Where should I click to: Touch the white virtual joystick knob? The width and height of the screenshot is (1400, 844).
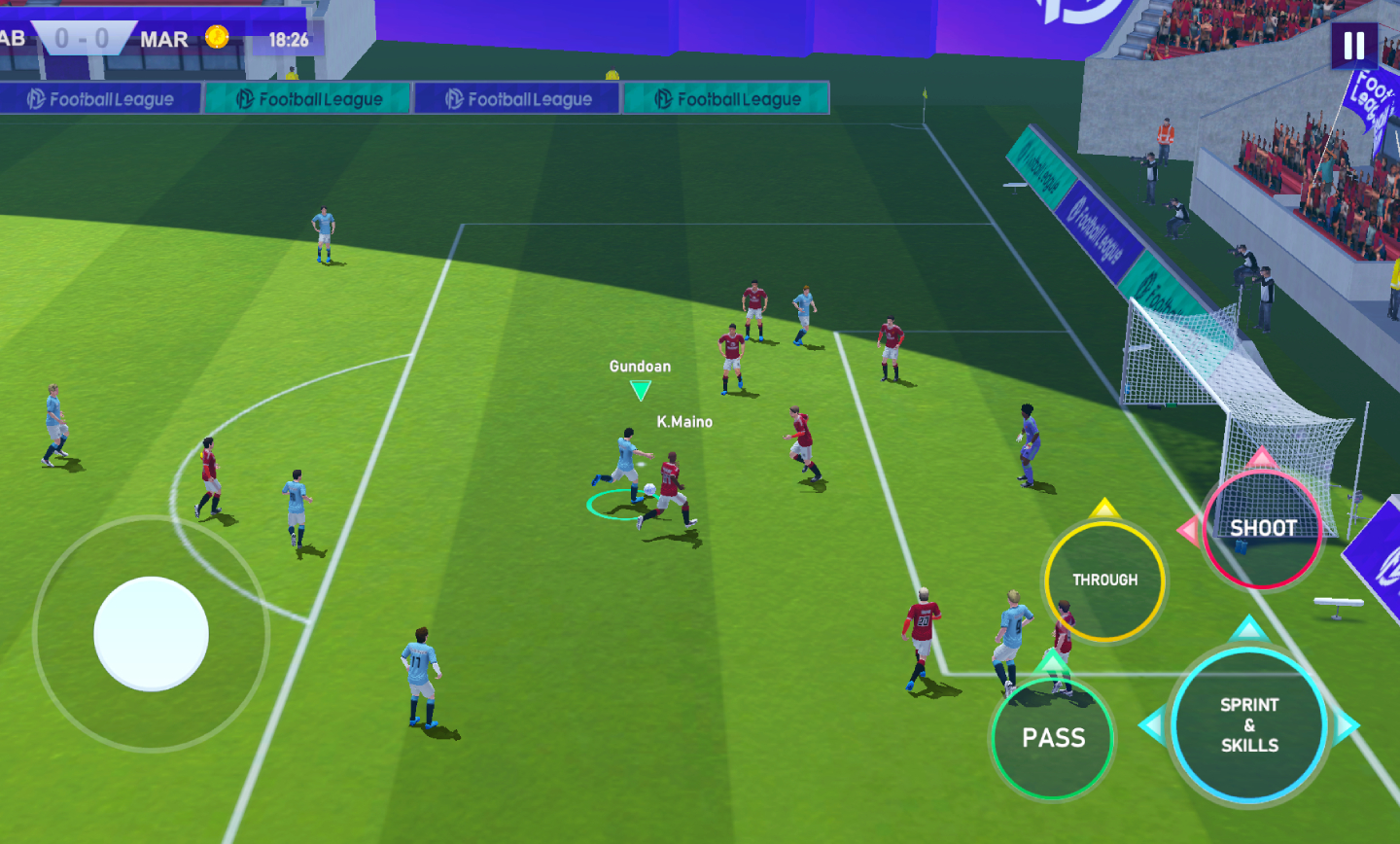coord(151,634)
